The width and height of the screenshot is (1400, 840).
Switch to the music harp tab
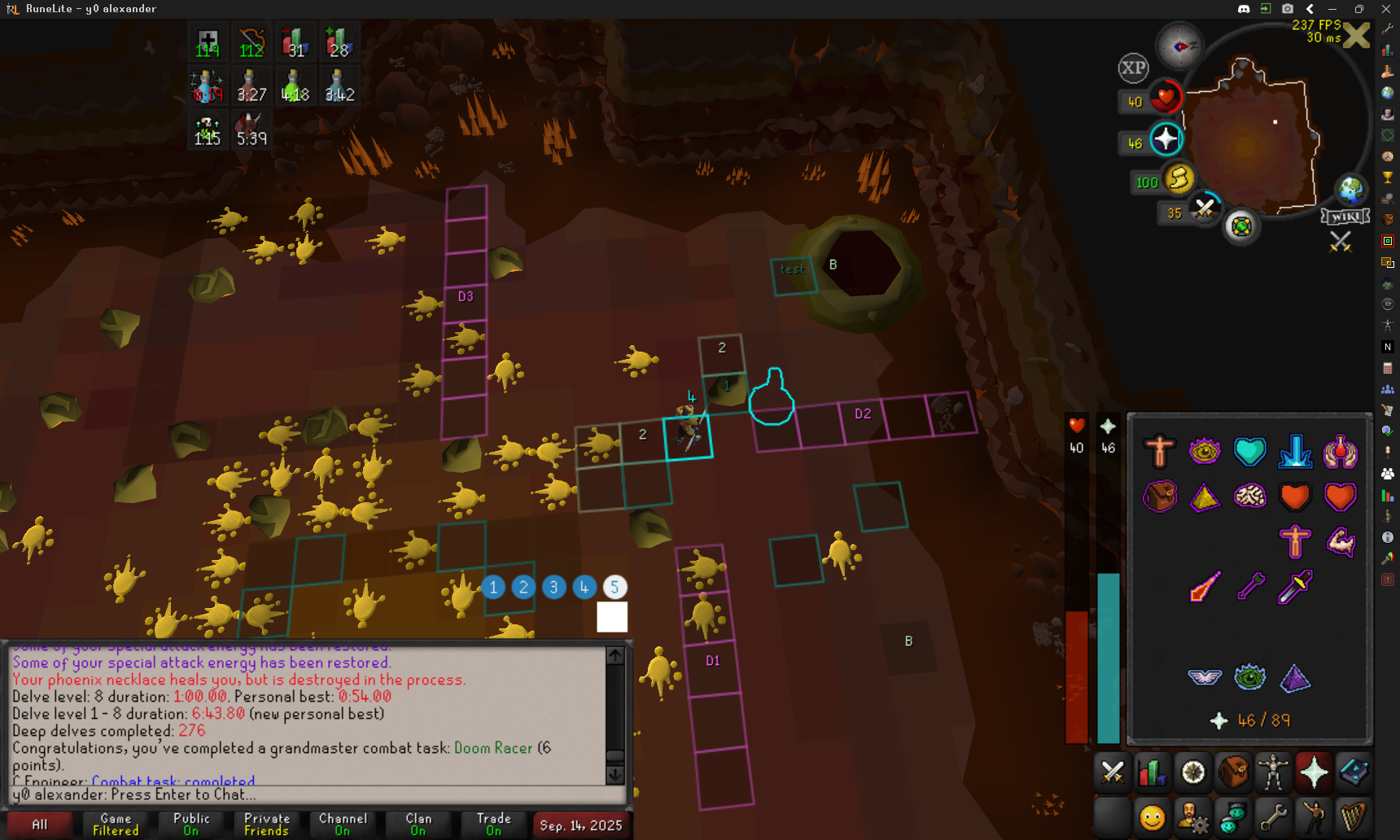[1354, 816]
